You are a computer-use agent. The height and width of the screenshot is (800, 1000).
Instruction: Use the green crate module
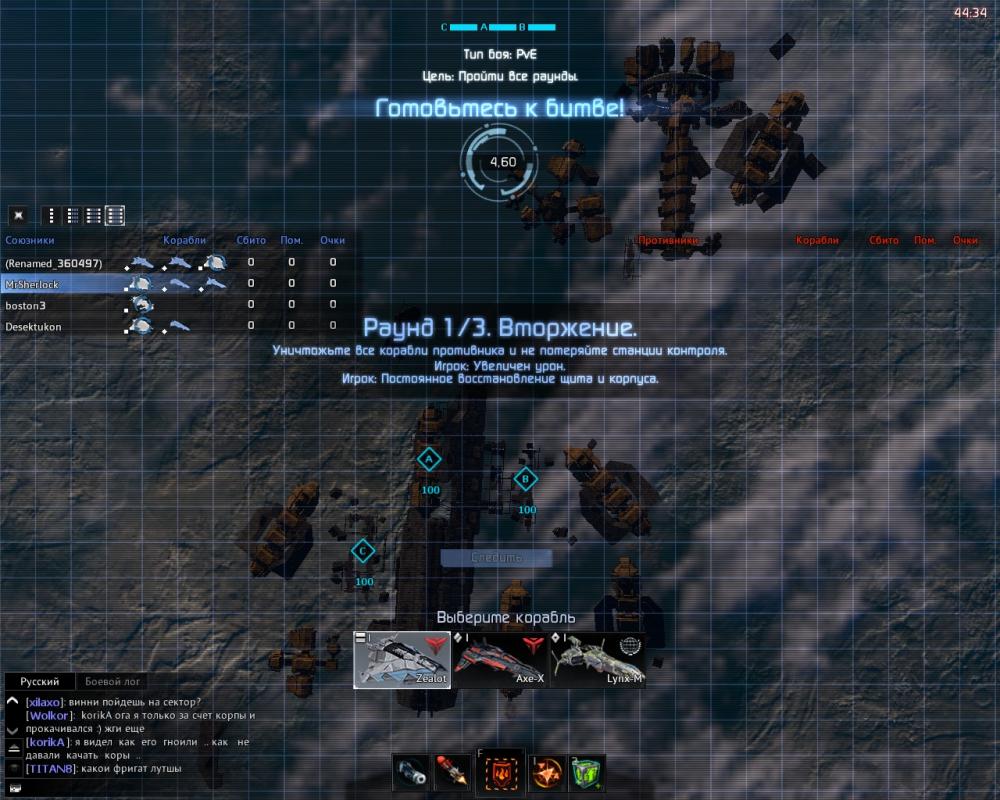point(587,773)
